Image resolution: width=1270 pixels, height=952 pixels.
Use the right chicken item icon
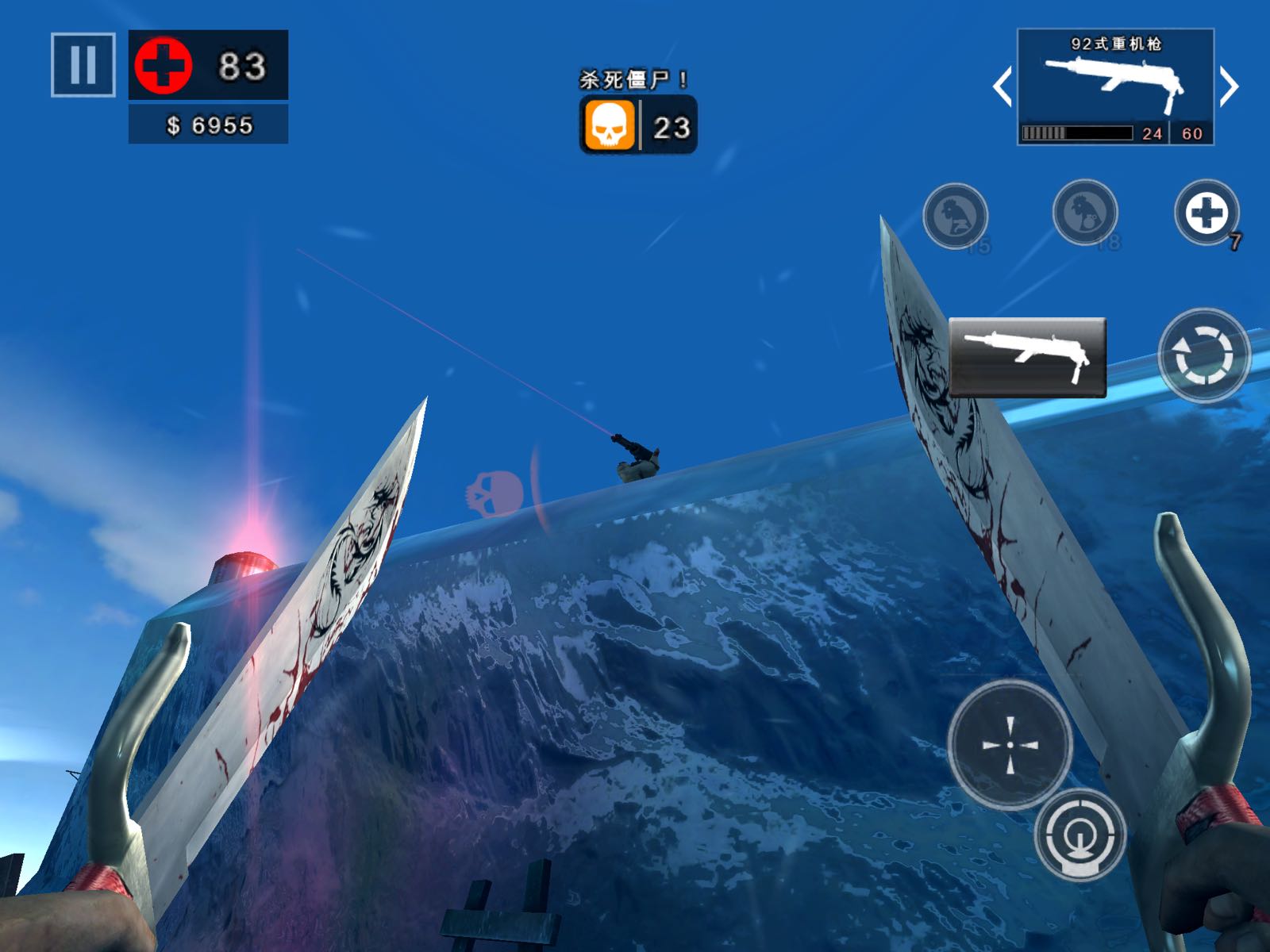tap(1084, 213)
